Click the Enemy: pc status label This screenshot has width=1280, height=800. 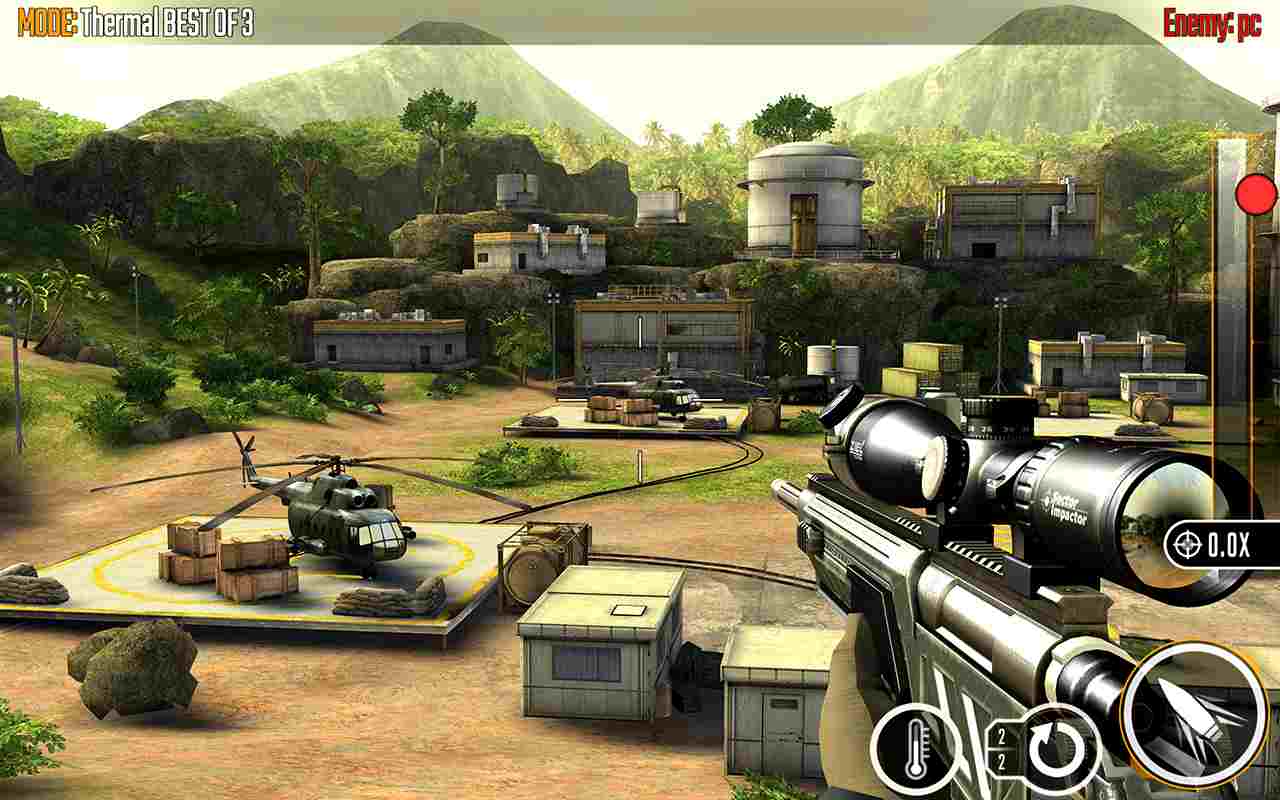coord(1211,18)
